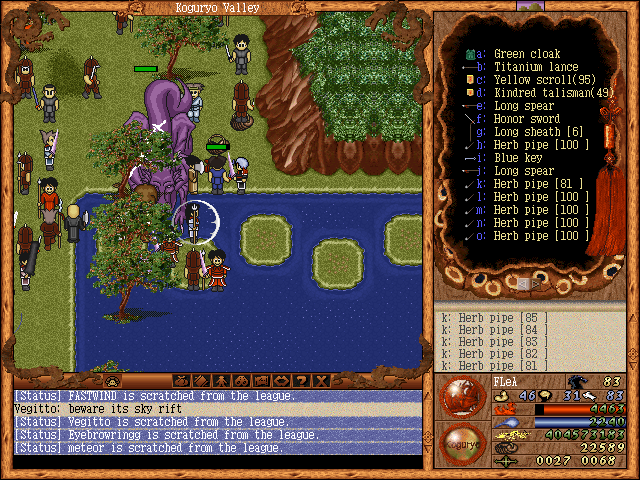Image resolution: width=640 pixels, height=480 pixels.
Task: Select the Blue key in inventory
Action: click(520, 158)
